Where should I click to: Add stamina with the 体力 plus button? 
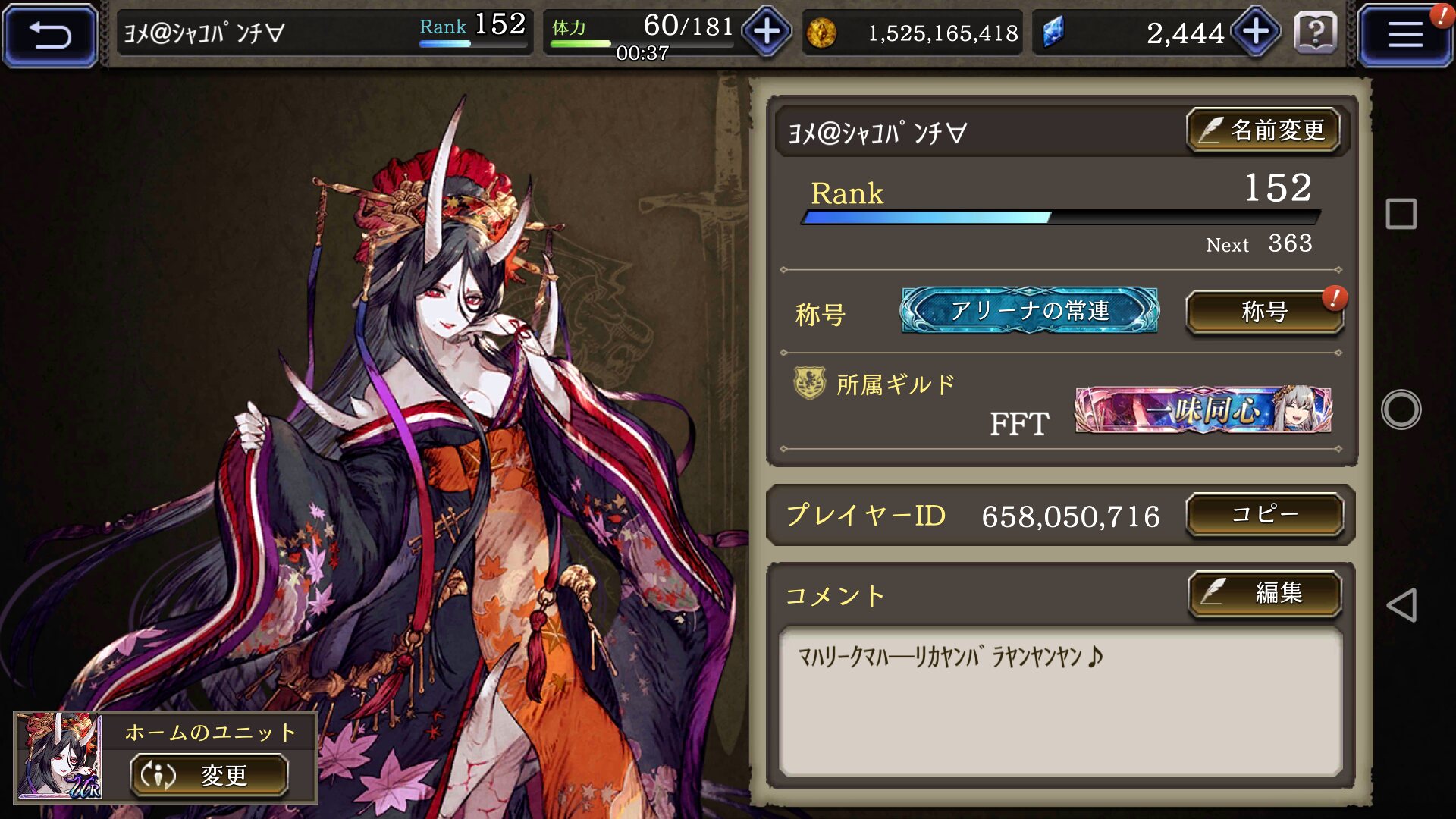767,32
